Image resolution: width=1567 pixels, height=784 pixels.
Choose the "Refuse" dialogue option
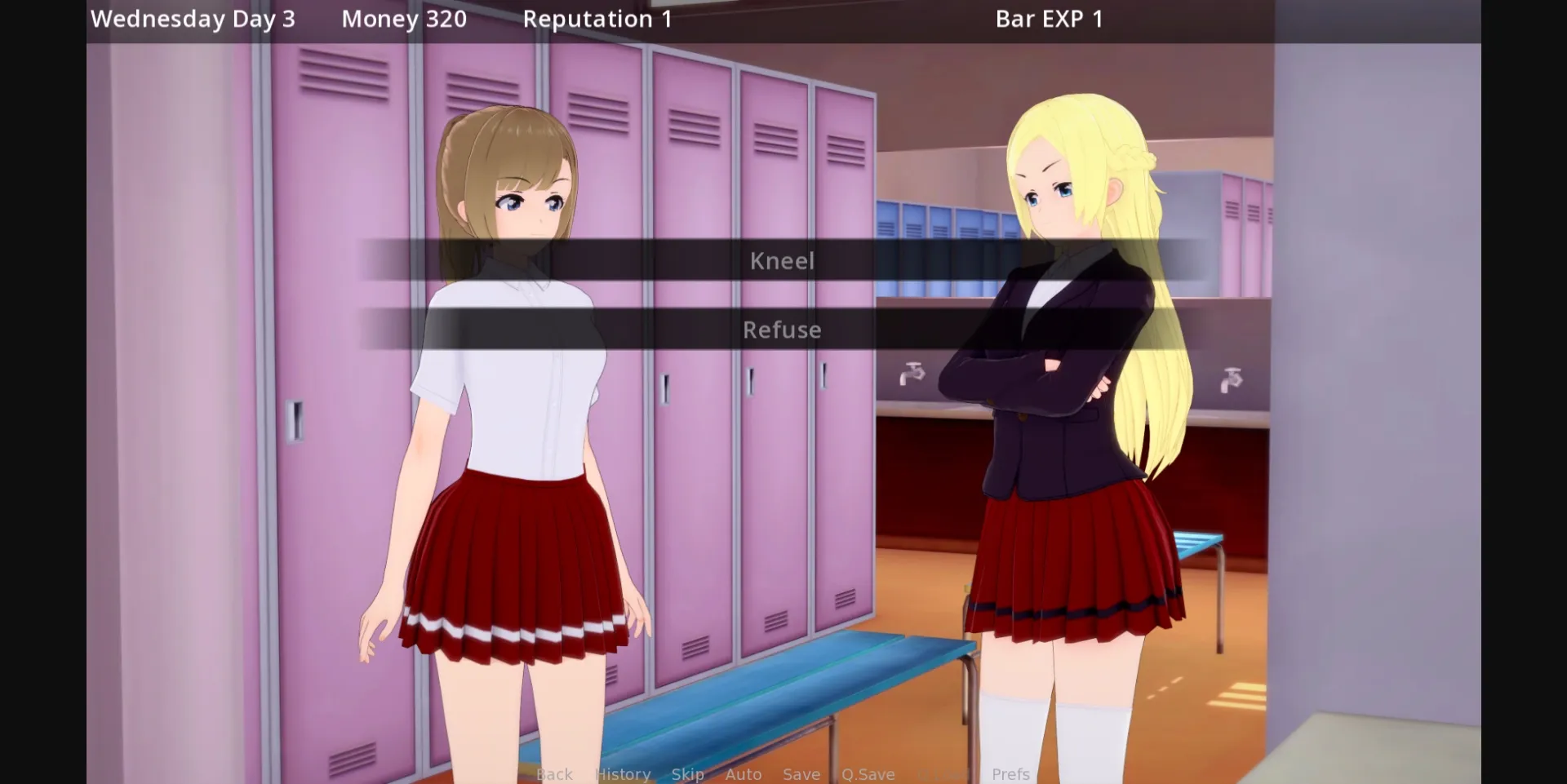coord(782,330)
